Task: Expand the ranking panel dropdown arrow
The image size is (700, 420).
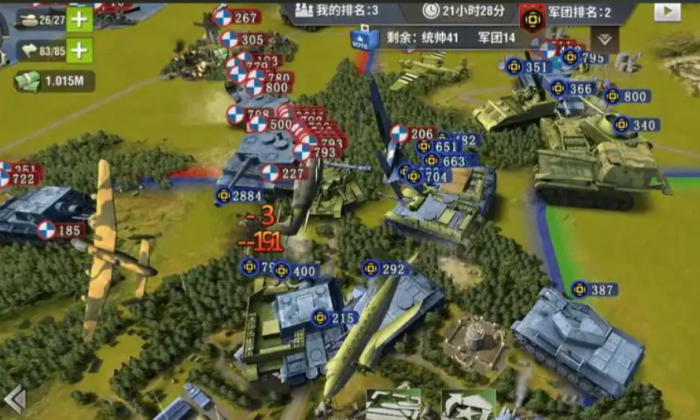Action: click(x=603, y=39)
